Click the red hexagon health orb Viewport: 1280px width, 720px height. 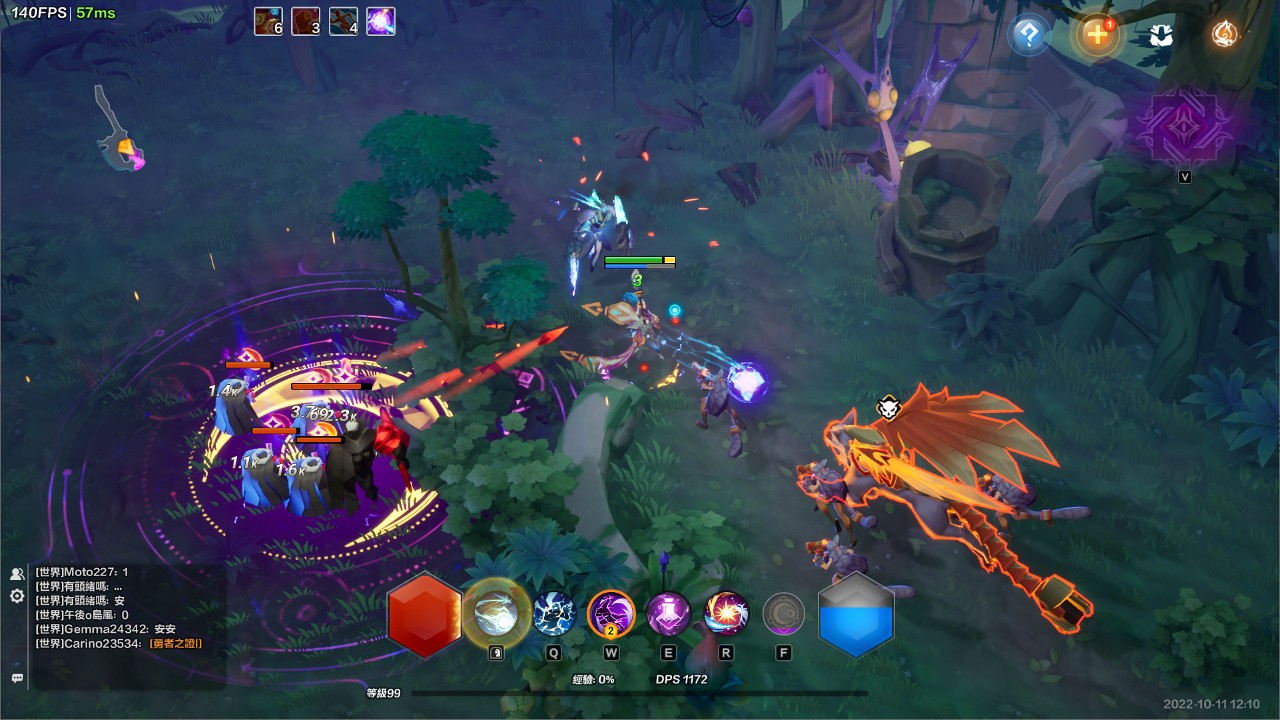click(424, 615)
